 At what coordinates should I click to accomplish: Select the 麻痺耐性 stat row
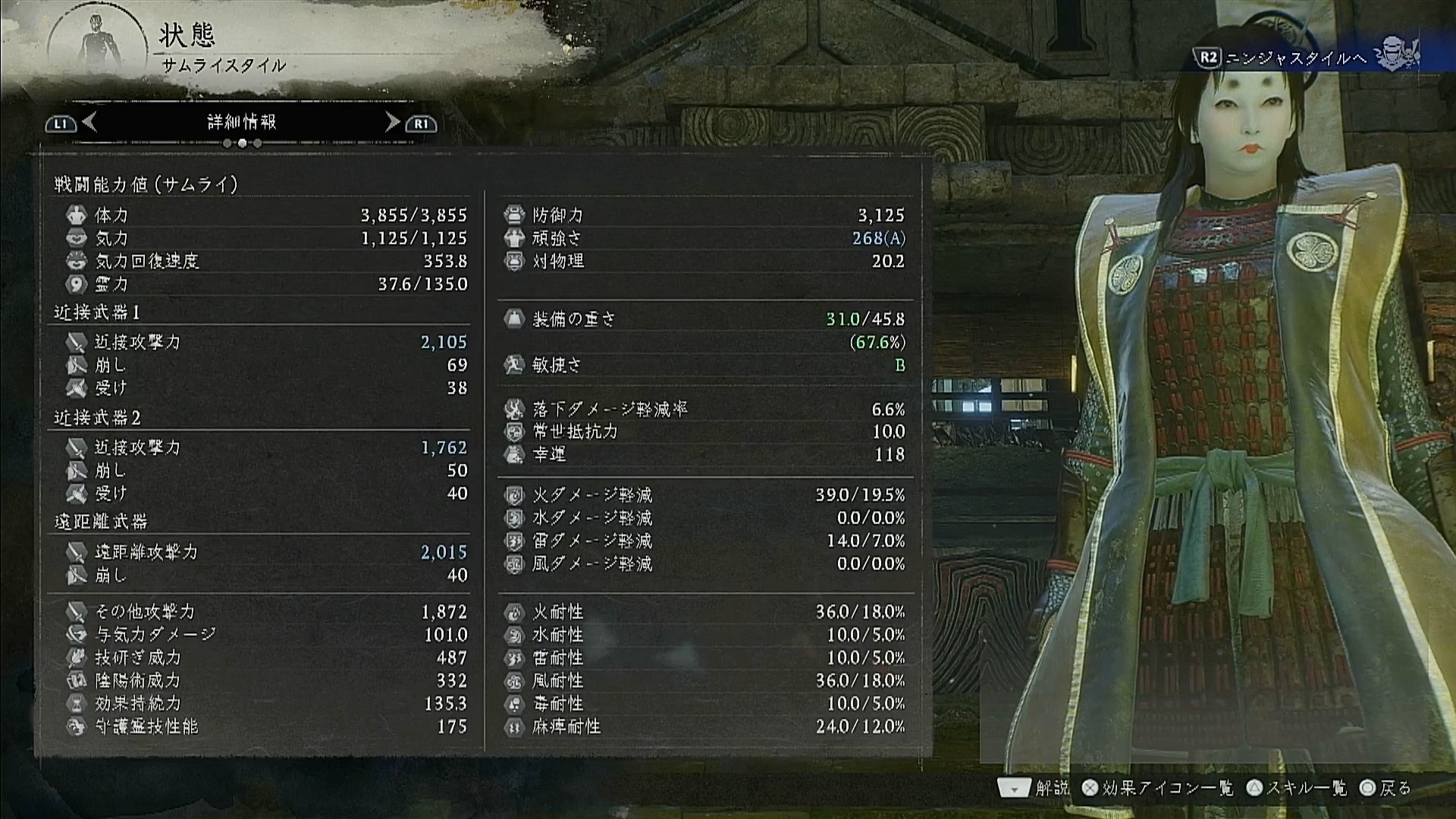pyautogui.click(x=704, y=726)
